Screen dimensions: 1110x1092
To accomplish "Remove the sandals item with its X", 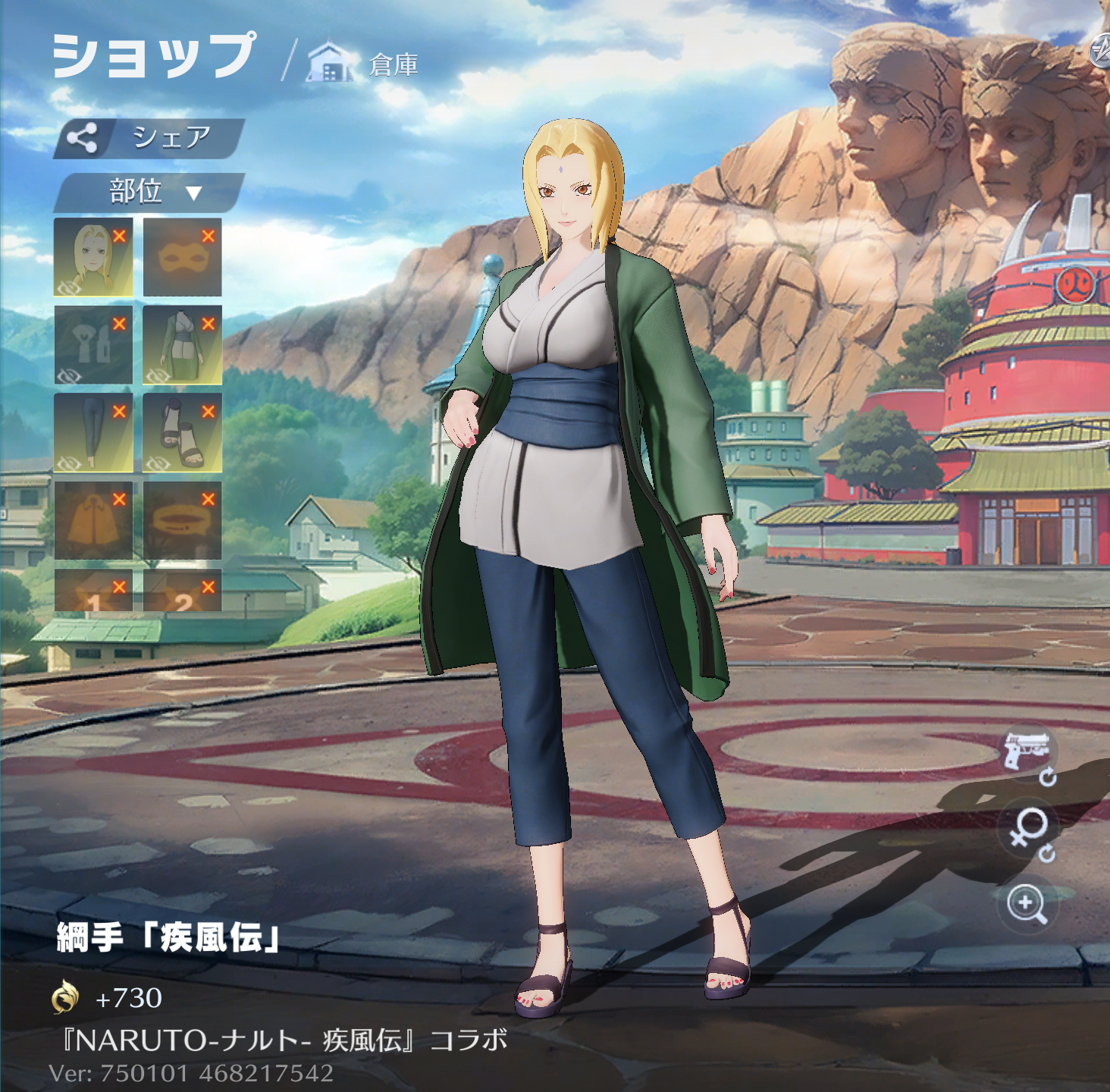I will click(x=209, y=412).
